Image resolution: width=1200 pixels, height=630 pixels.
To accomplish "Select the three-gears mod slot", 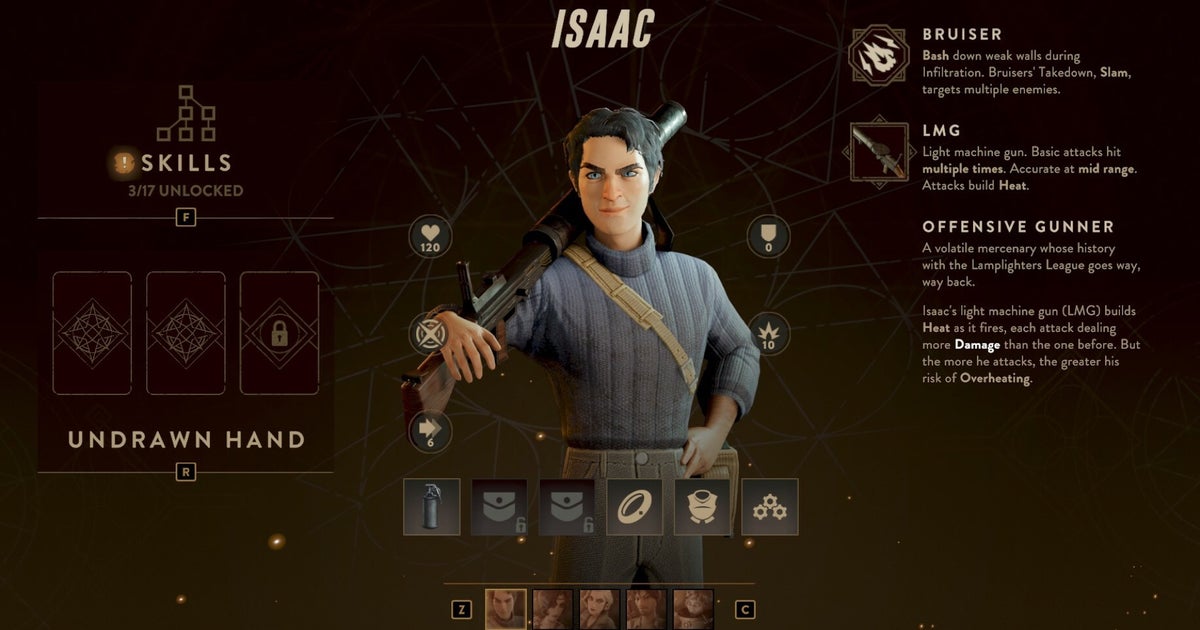I will (770, 507).
